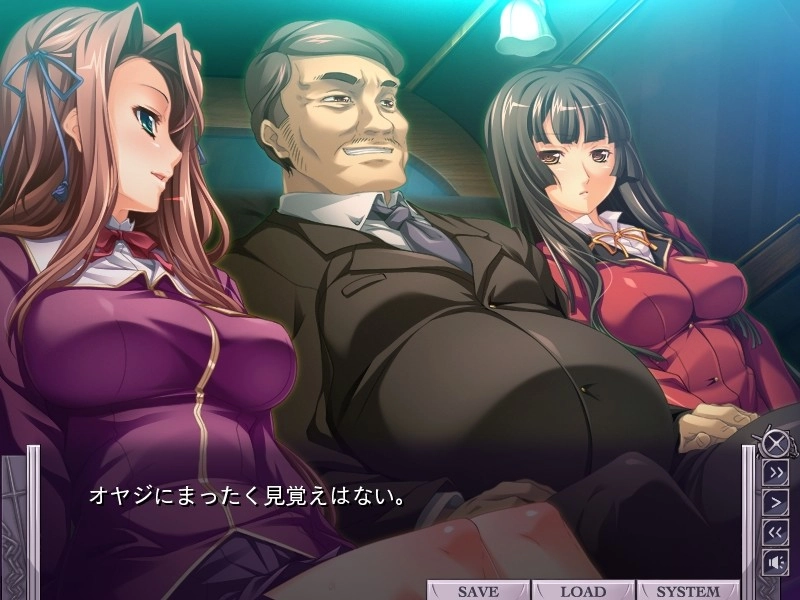Hide the text window with the X button
The width and height of the screenshot is (800, 600).
tap(774, 441)
